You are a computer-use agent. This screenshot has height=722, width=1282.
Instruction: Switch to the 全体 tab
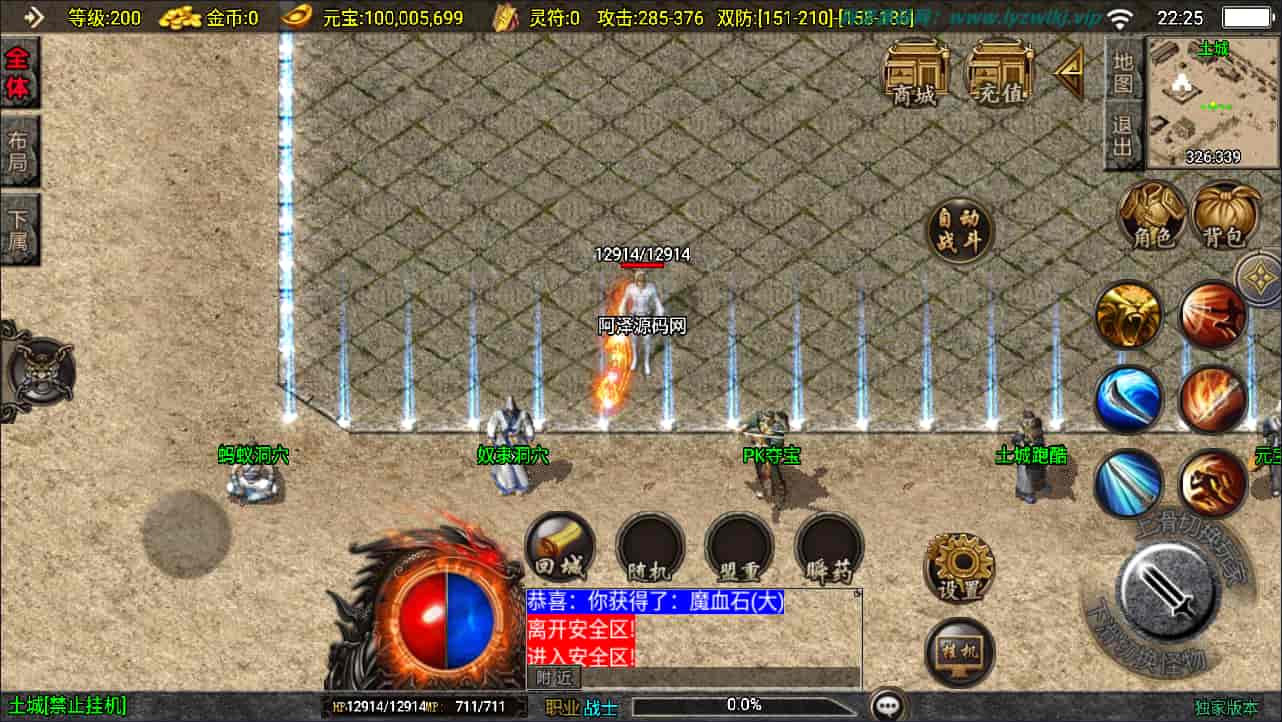coord(20,68)
